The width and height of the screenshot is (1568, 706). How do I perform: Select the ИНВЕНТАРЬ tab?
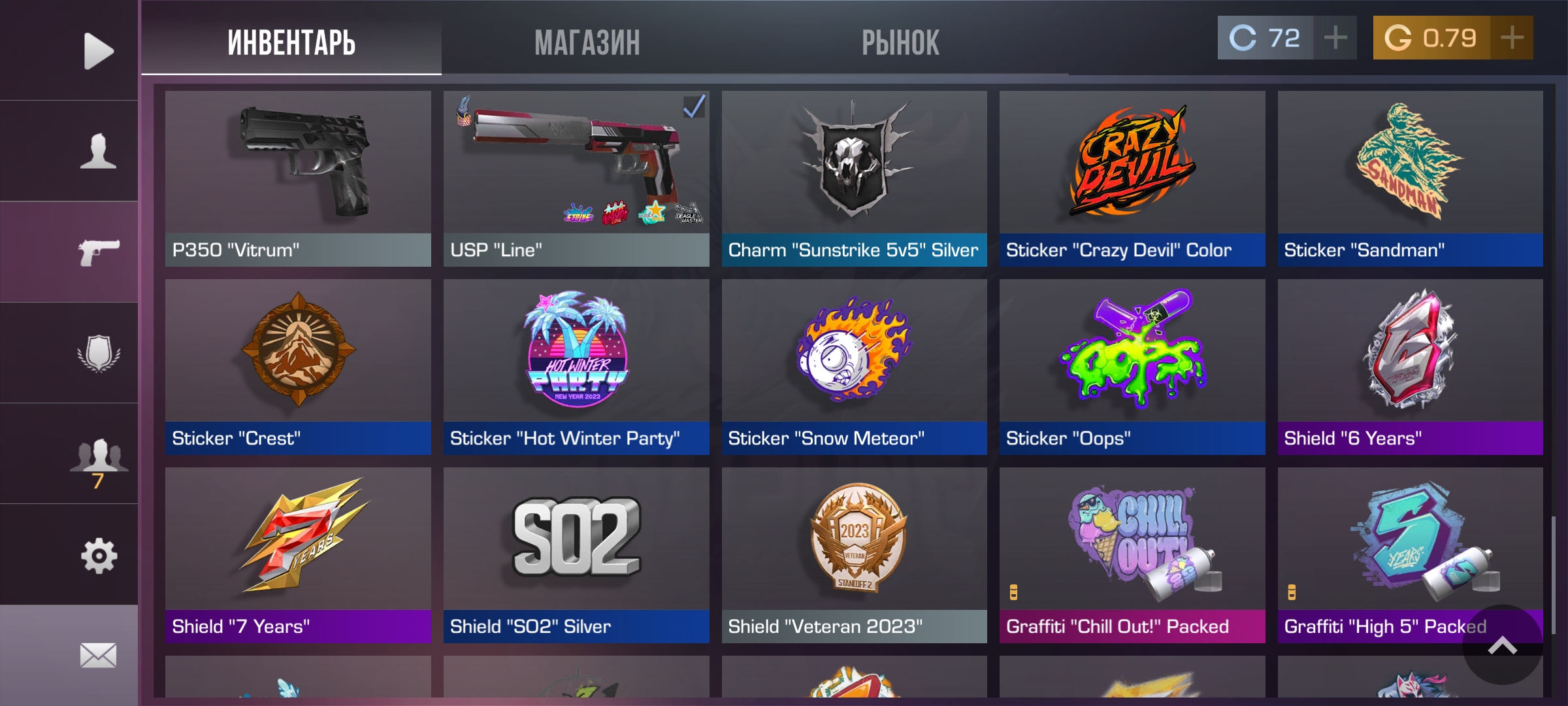click(291, 43)
